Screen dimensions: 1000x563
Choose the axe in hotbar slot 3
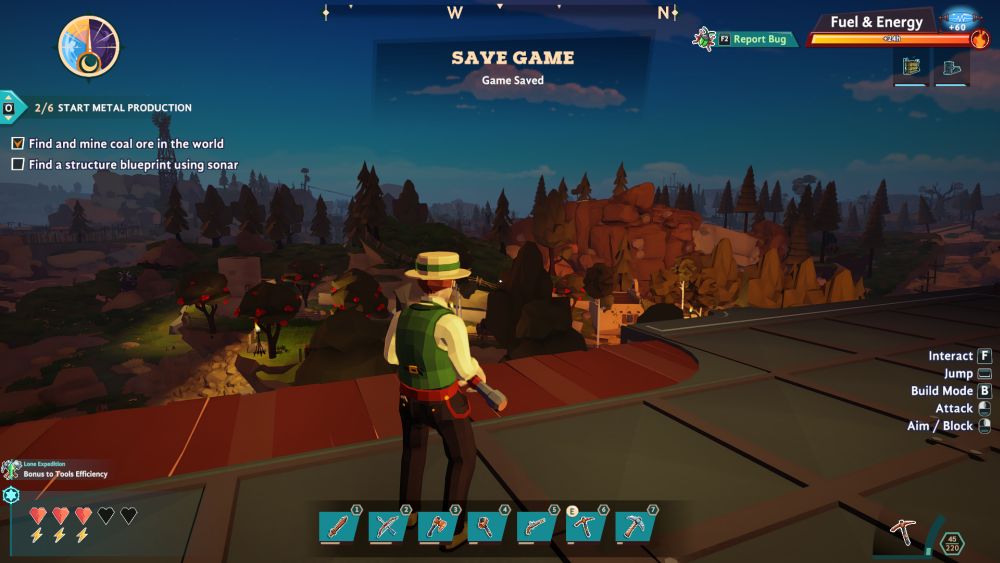click(437, 526)
